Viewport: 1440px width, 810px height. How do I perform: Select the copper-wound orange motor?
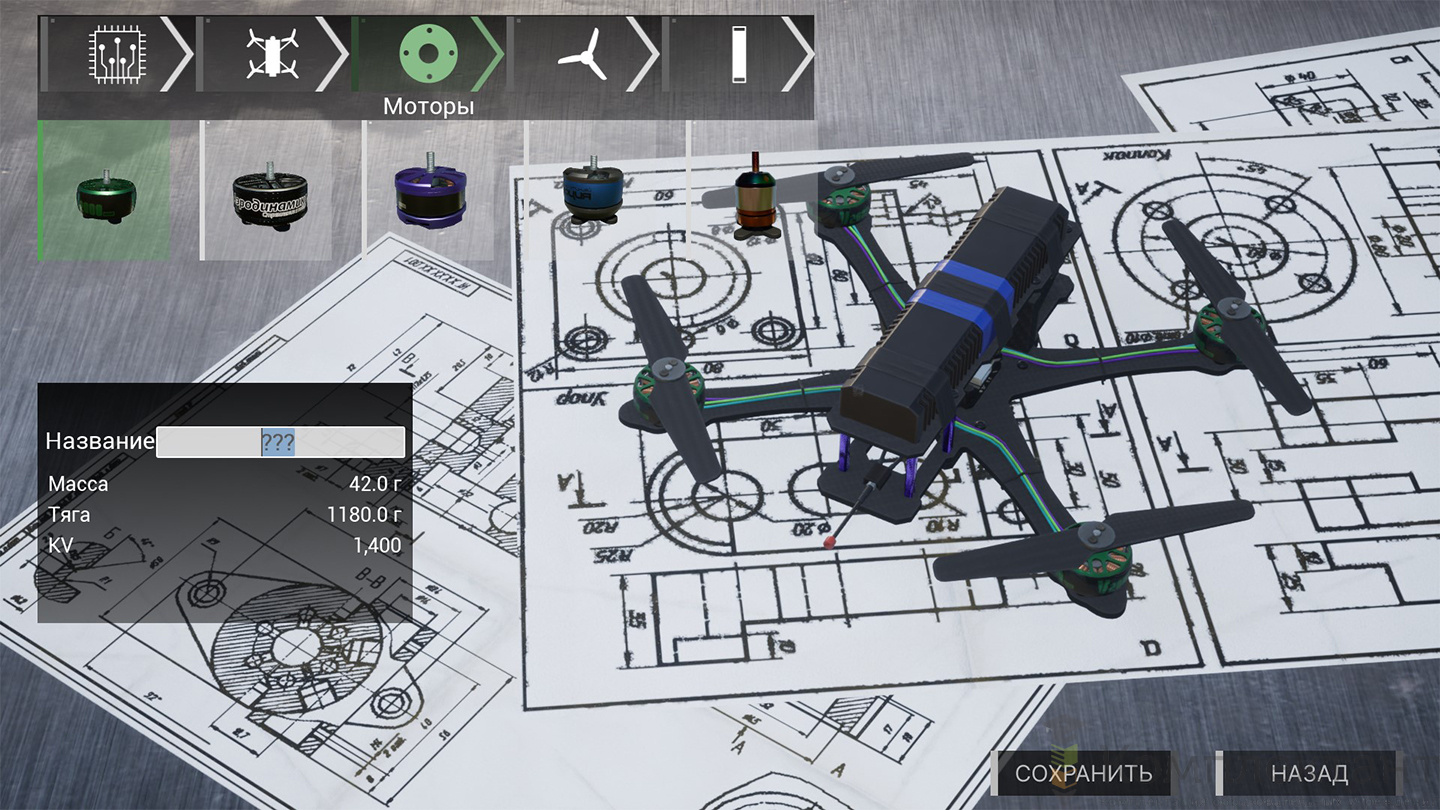point(755,197)
